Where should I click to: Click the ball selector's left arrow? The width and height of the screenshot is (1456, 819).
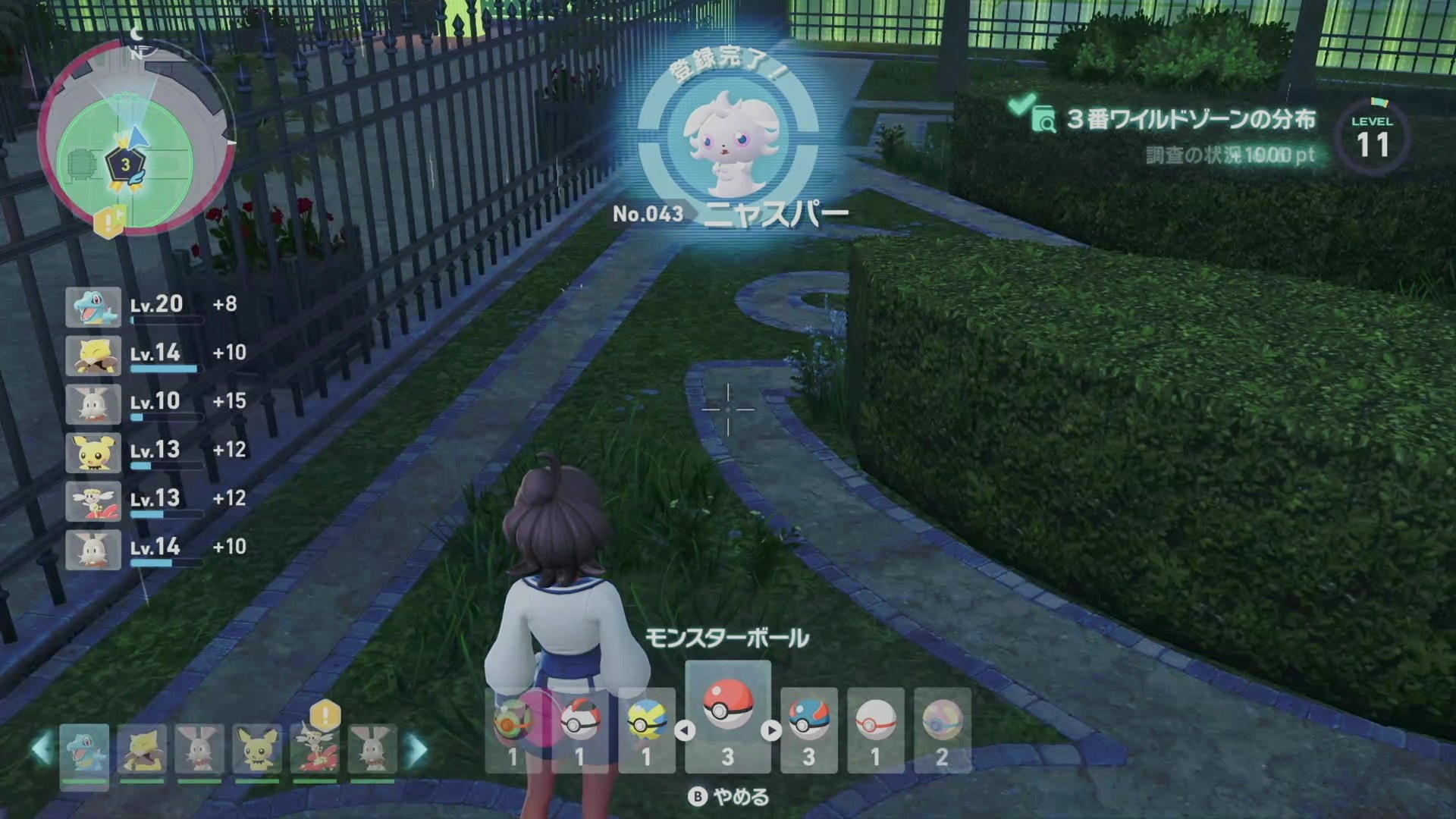(x=685, y=730)
